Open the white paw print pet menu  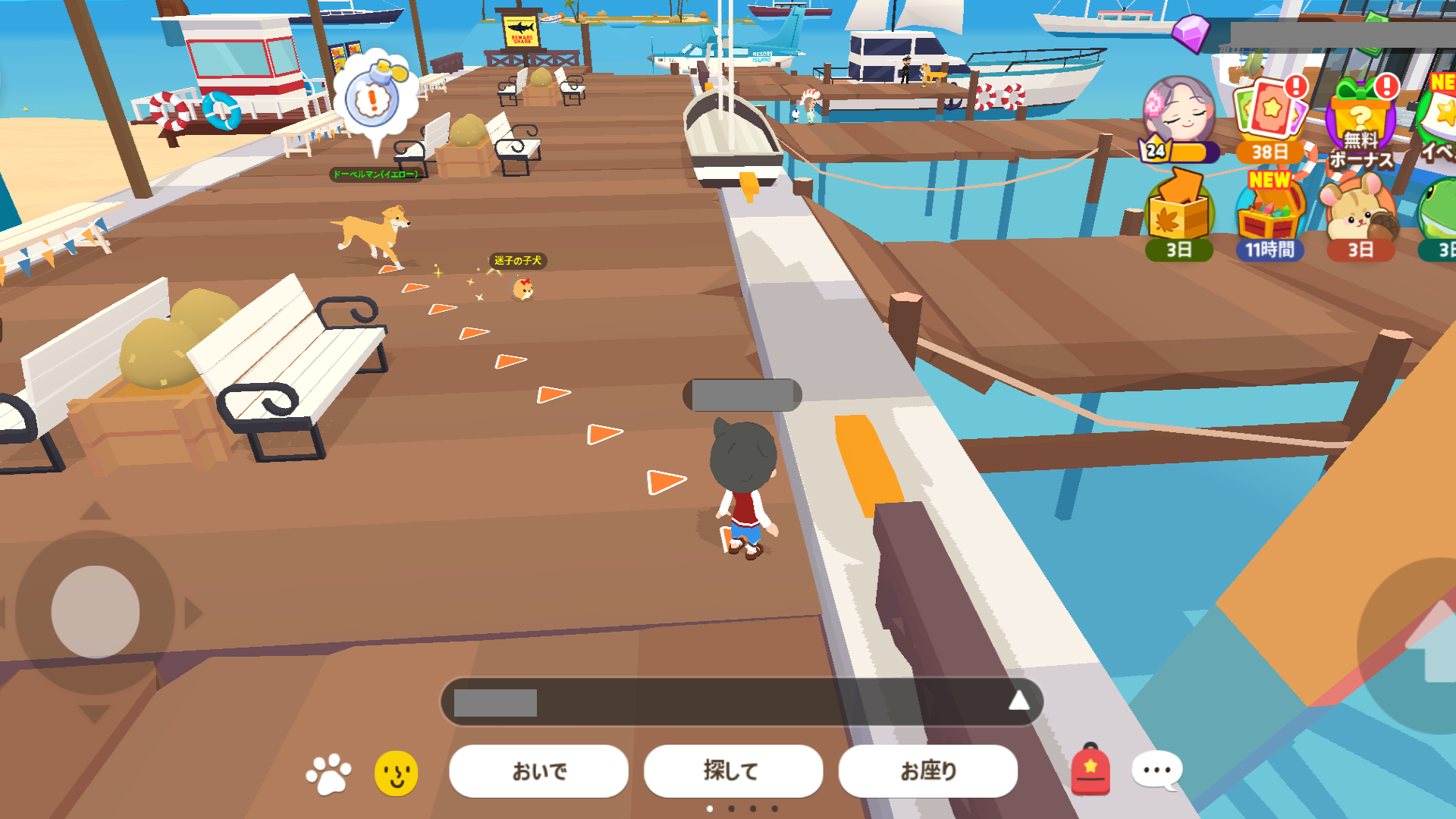(x=328, y=773)
